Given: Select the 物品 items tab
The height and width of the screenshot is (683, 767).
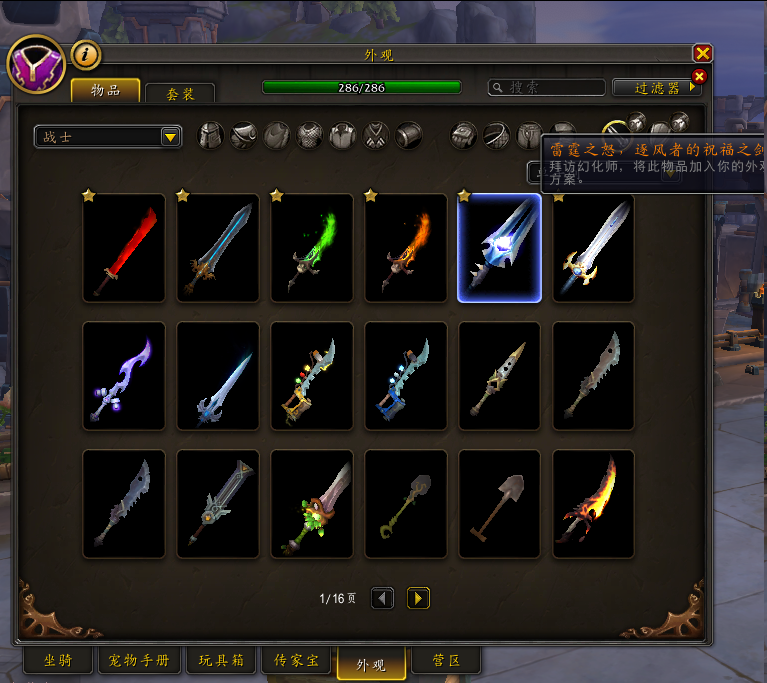Looking at the screenshot, I should click(105, 91).
